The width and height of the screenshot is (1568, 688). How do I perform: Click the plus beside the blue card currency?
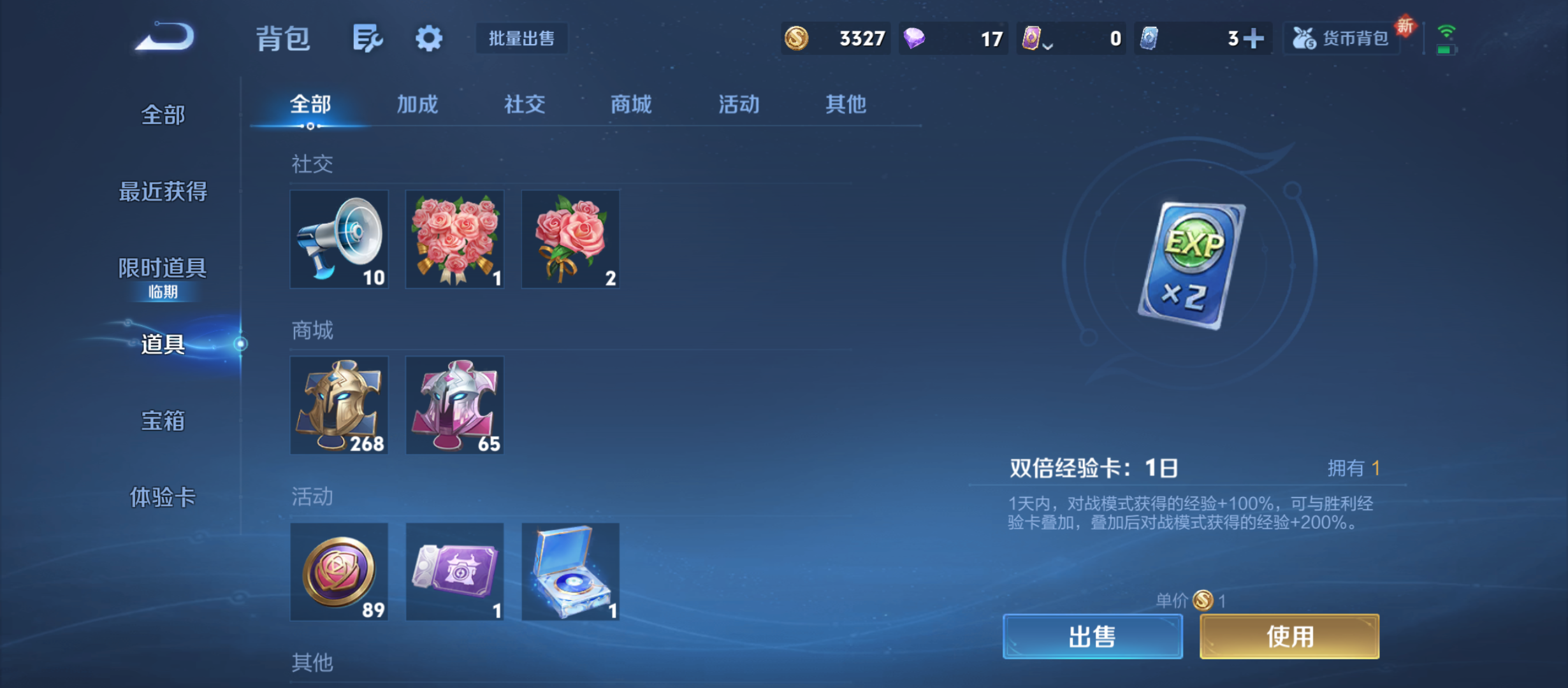pos(1254,38)
